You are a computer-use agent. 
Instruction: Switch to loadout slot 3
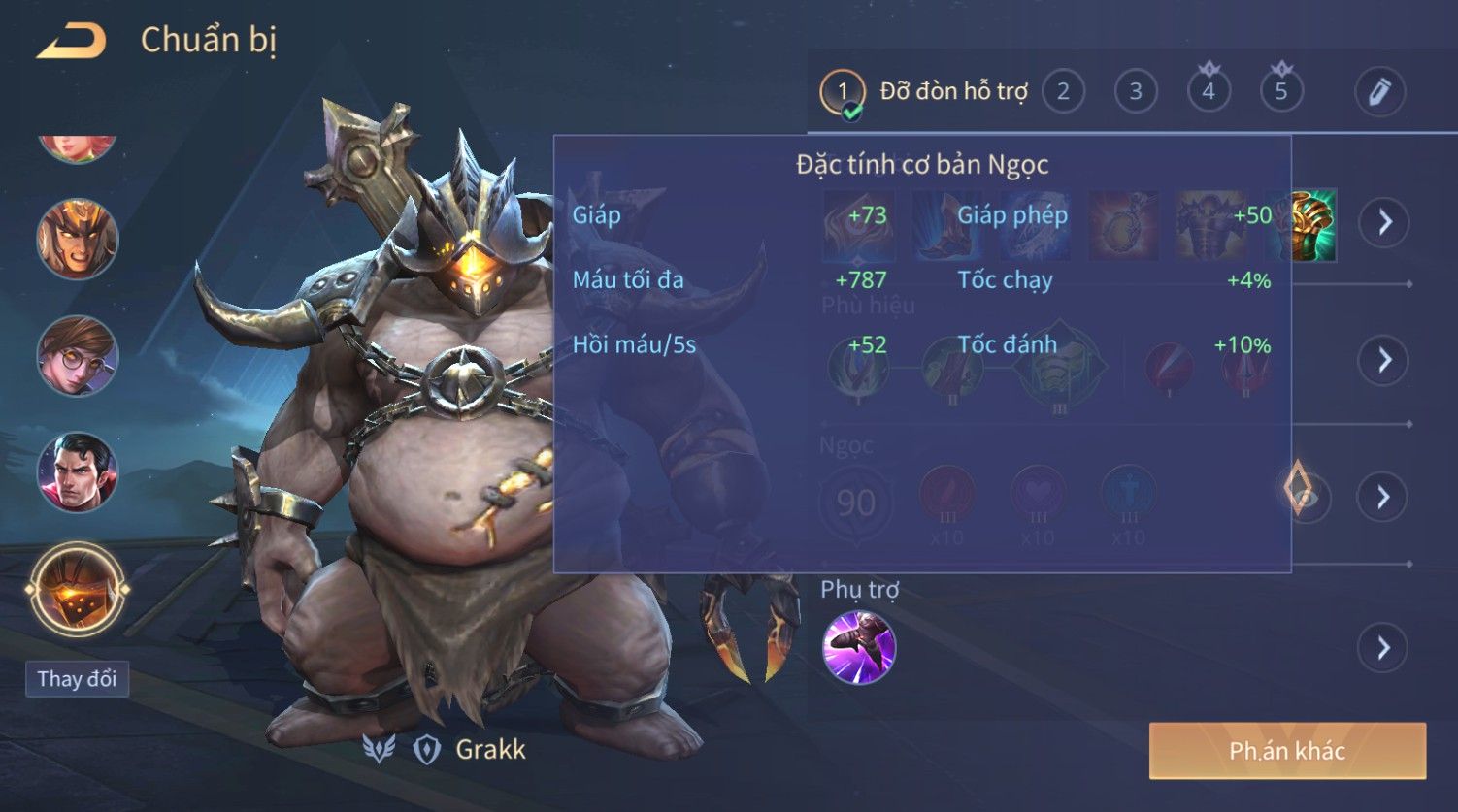1135,92
